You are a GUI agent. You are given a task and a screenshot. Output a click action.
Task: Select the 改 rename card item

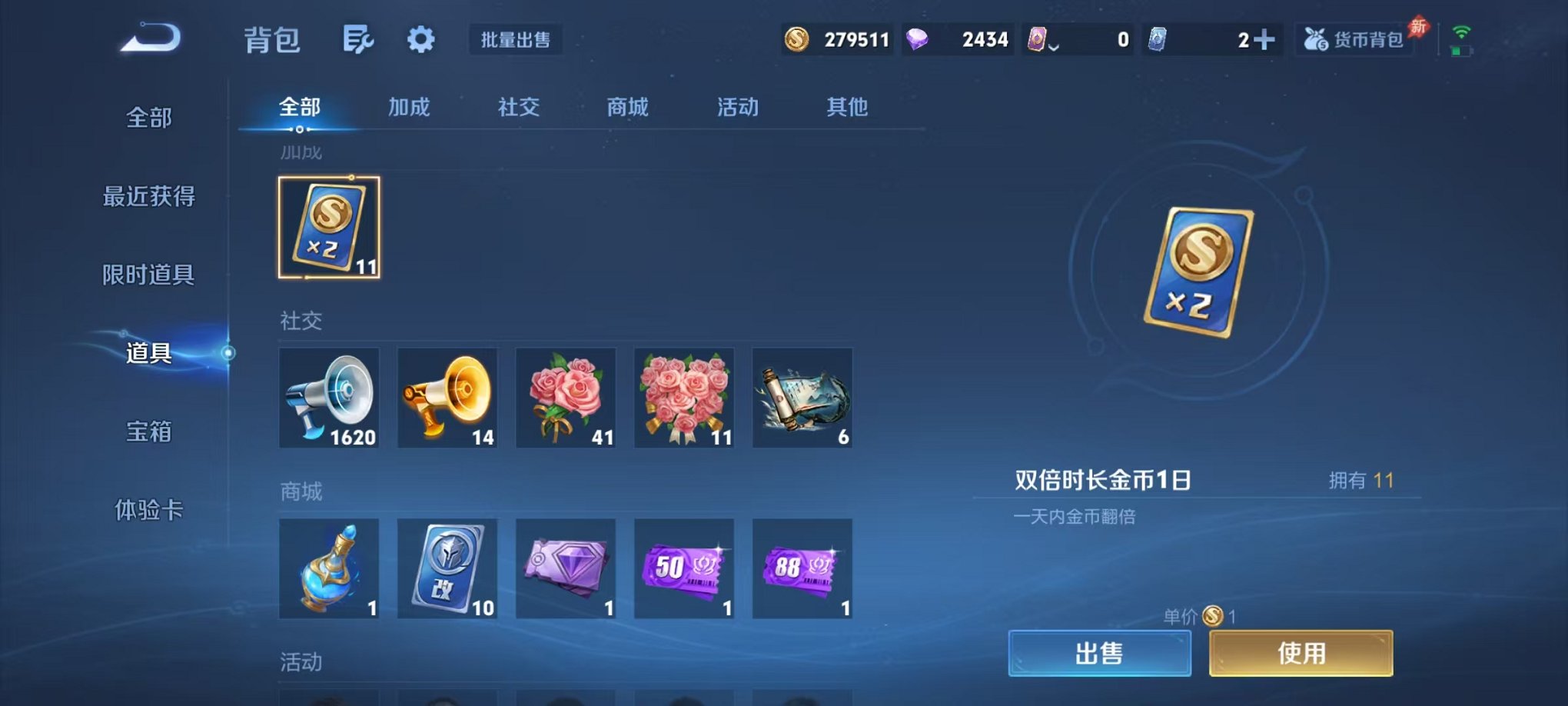point(447,569)
